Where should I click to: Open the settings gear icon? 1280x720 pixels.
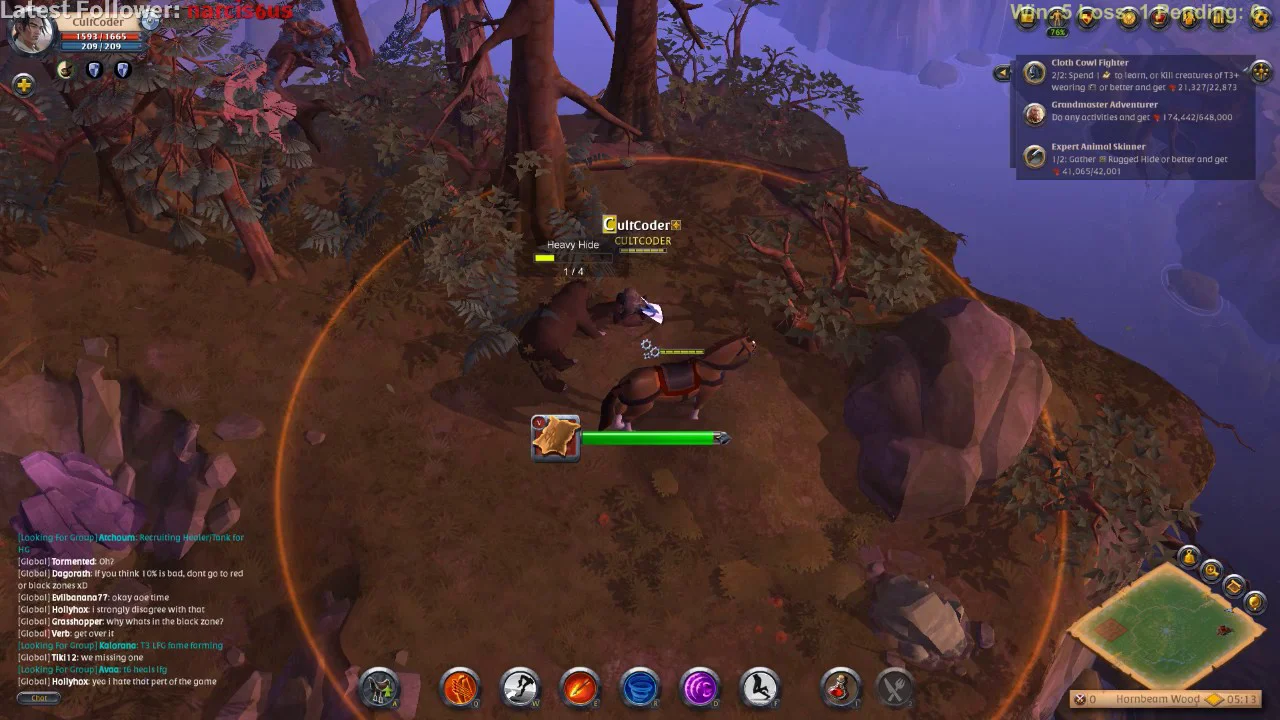(1261, 17)
